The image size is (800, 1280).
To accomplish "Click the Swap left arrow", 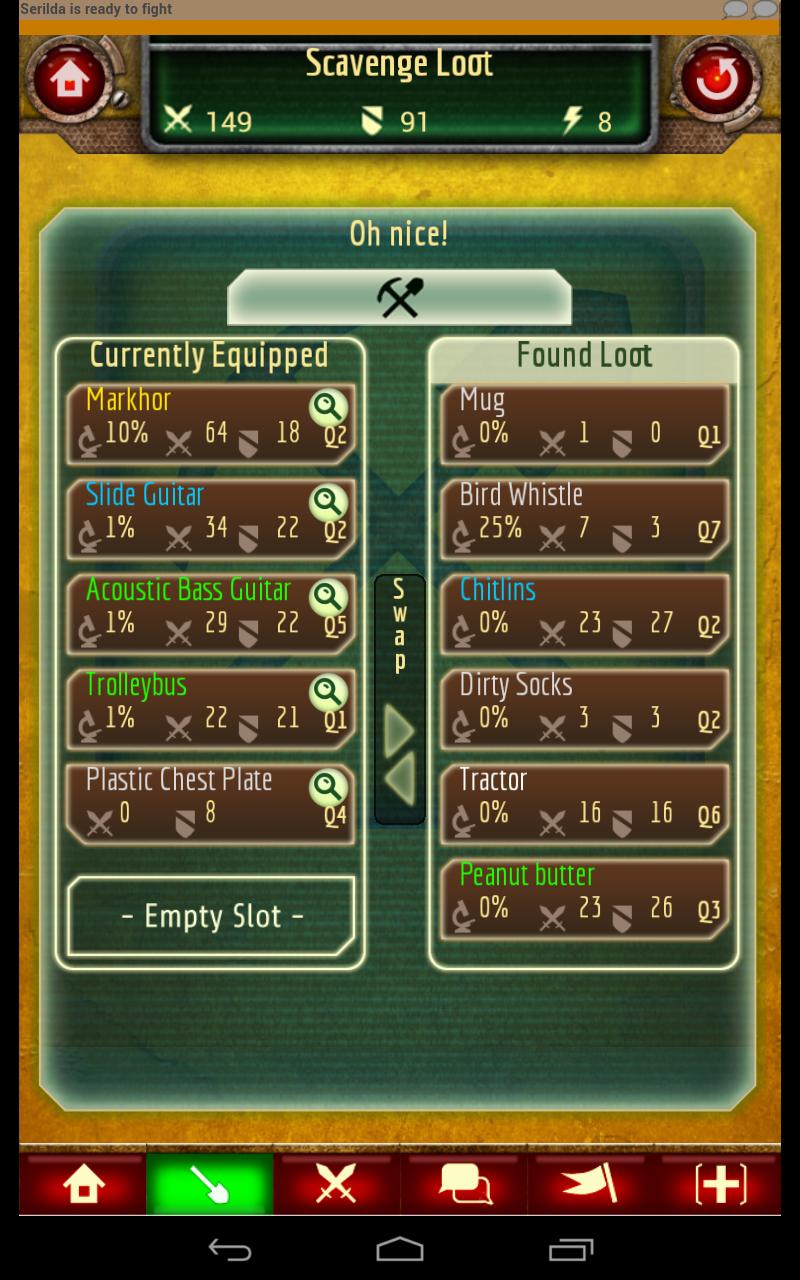I will (400, 781).
